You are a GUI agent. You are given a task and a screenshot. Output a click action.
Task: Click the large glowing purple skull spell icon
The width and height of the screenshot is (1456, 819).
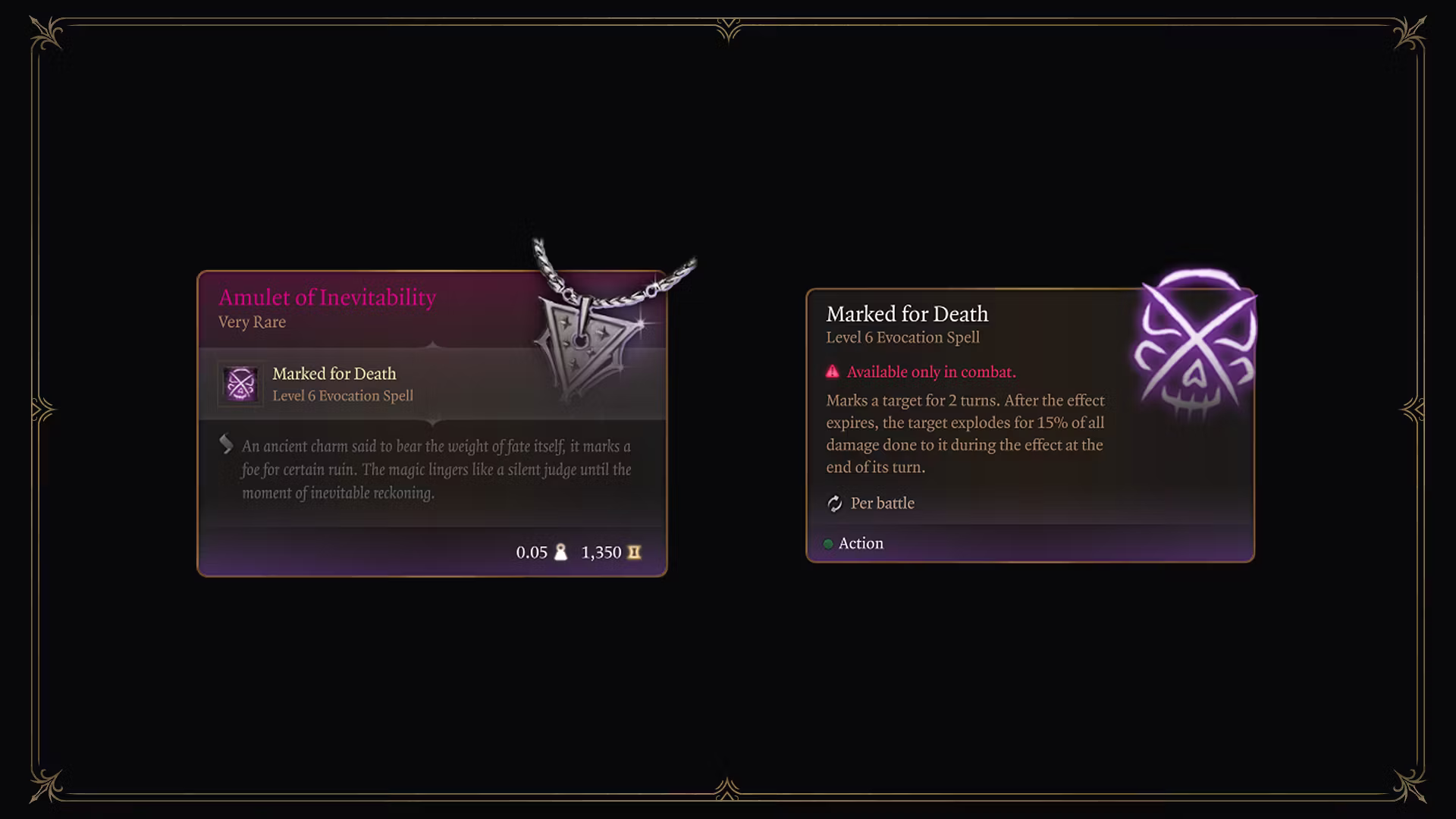1195,345
